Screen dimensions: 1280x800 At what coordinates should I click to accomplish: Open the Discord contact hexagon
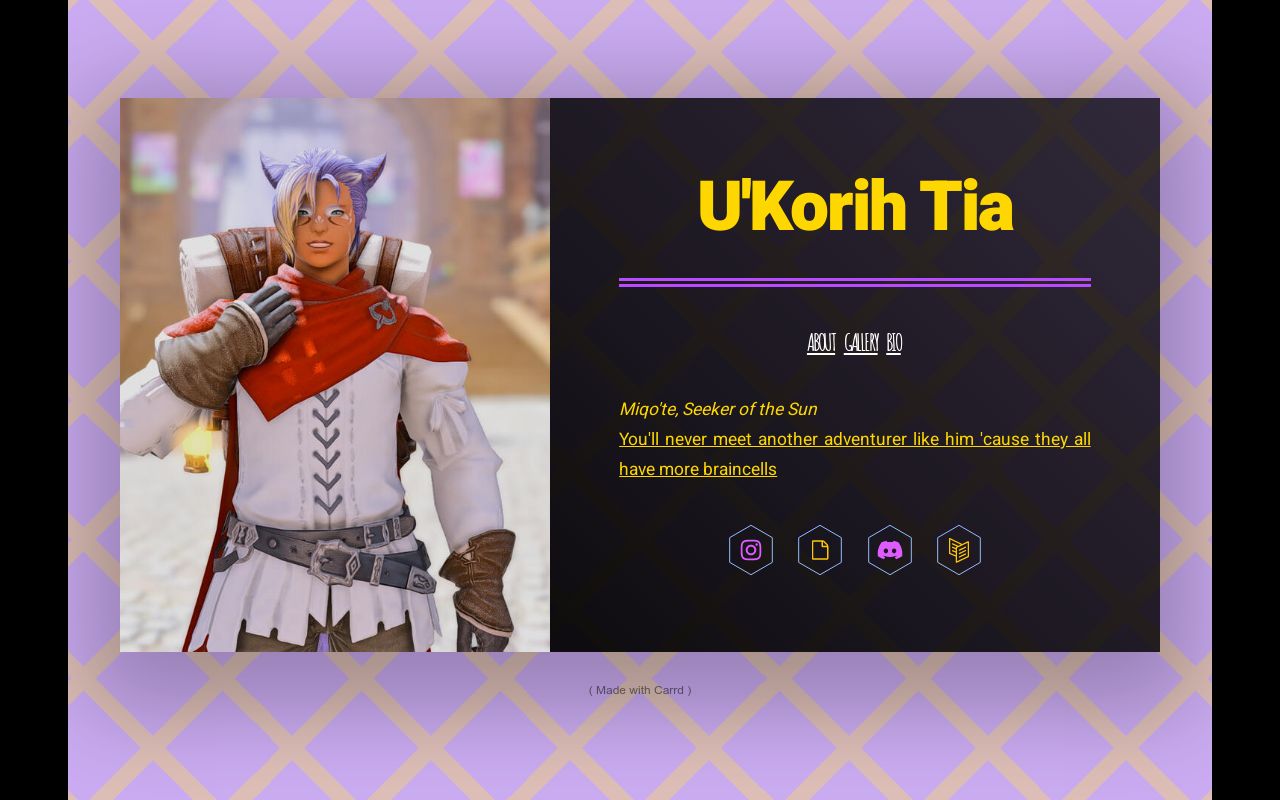[890, 549]
